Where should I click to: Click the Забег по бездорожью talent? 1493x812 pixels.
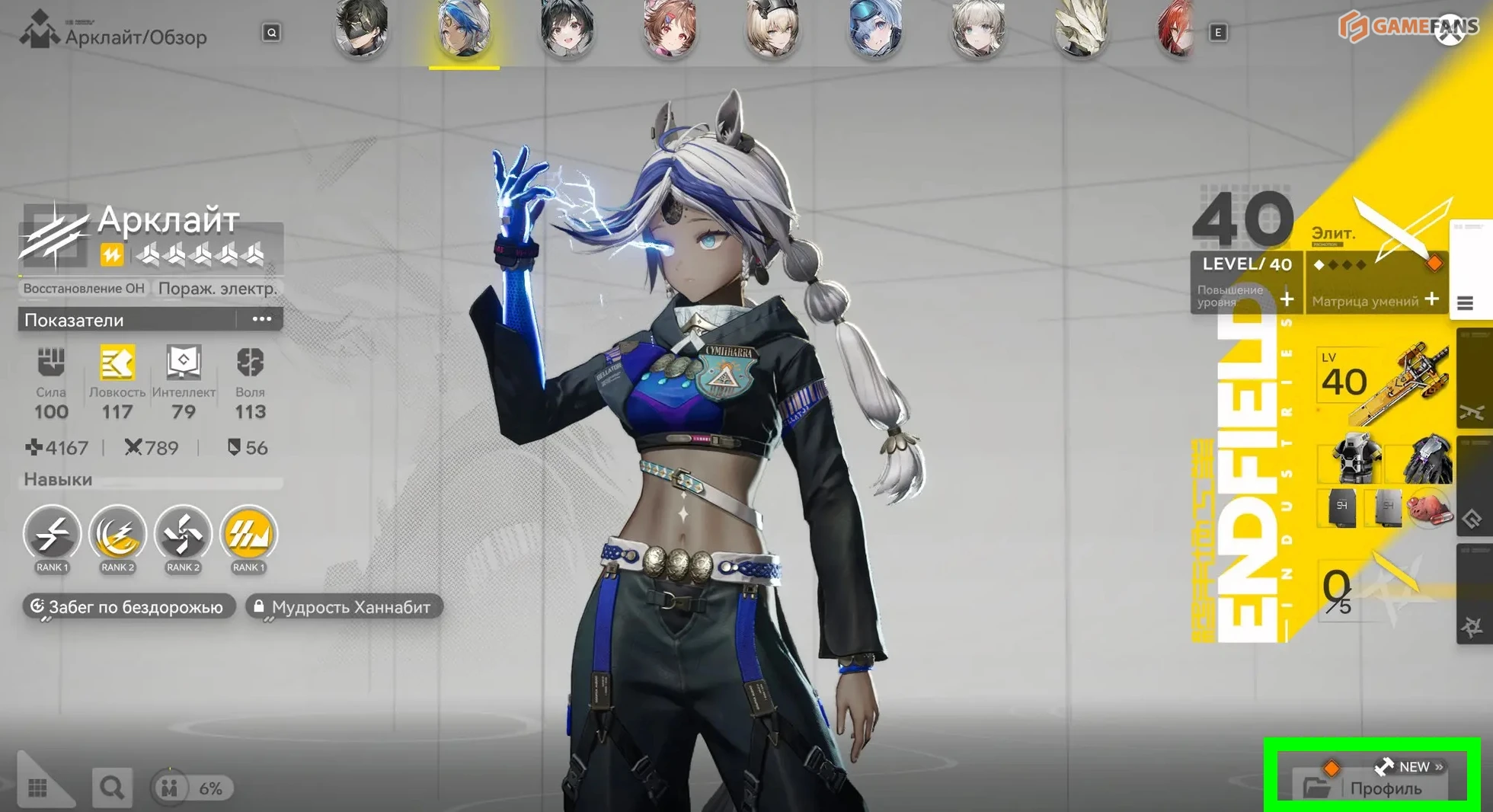(x=128, y=607)
